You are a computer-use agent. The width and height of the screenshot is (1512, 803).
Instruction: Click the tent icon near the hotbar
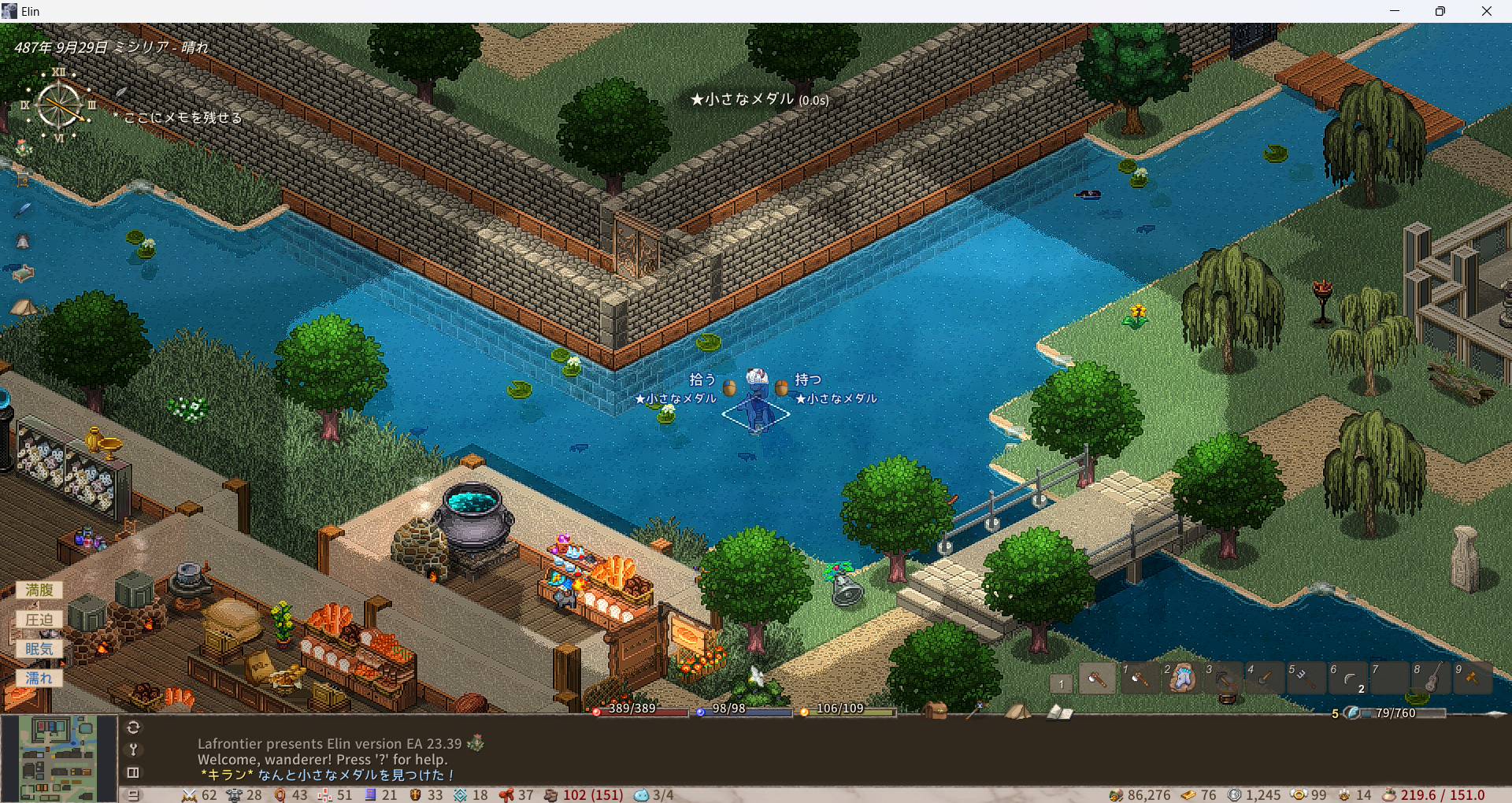(x=1017, y=712)
